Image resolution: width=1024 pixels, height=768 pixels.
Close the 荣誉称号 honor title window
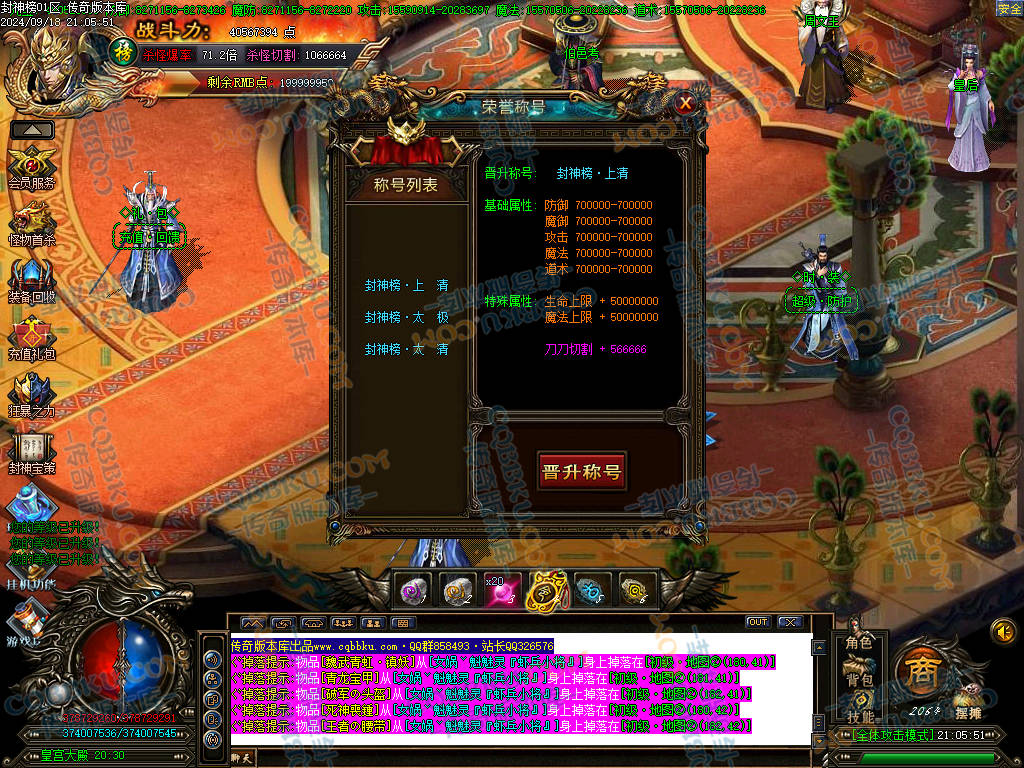click(x=685, y=102)
